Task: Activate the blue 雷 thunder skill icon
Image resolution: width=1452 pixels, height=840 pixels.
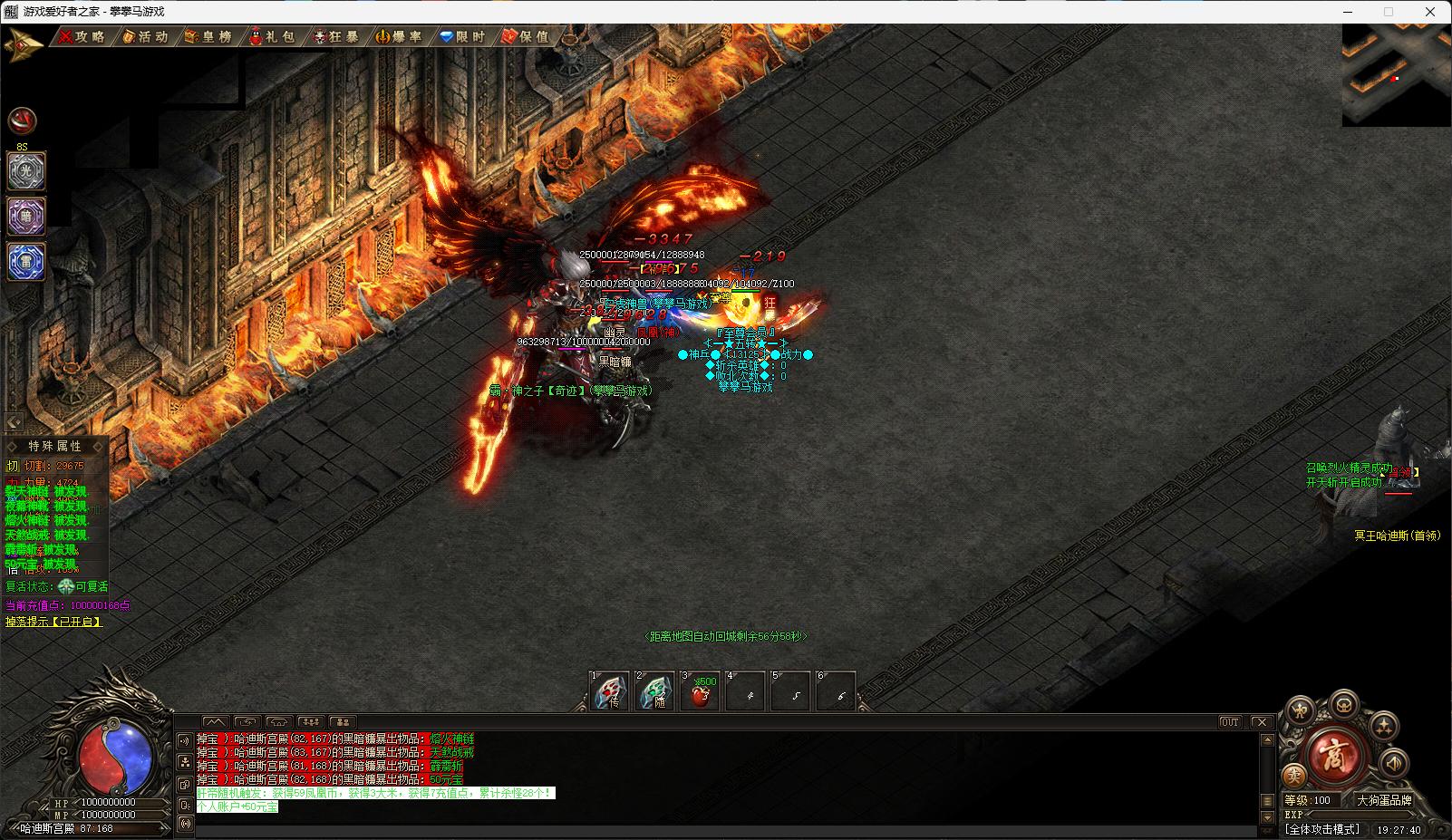Action: [x=26, y=262]
